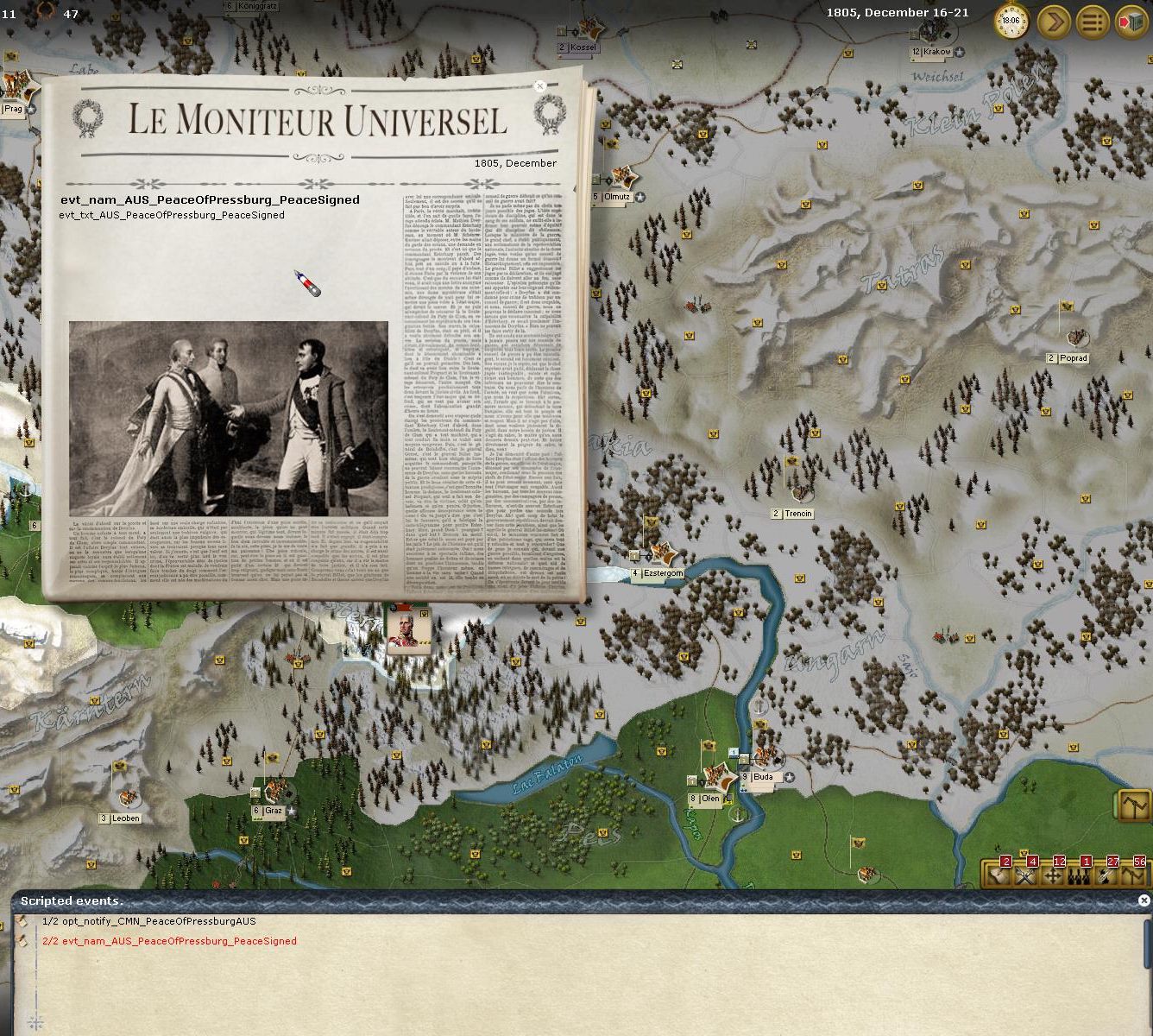Close the Le Moniteur Universel newspaper
The width and height of the screenshot is (1153, 1036).
tap(540, 86)
